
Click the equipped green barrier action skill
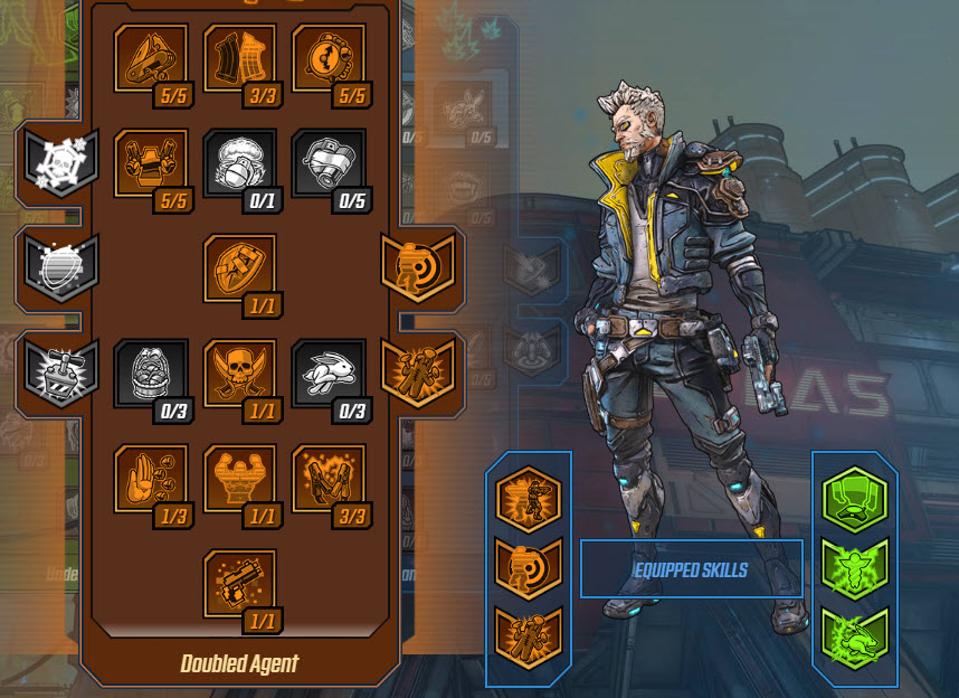tap(855, 498)
